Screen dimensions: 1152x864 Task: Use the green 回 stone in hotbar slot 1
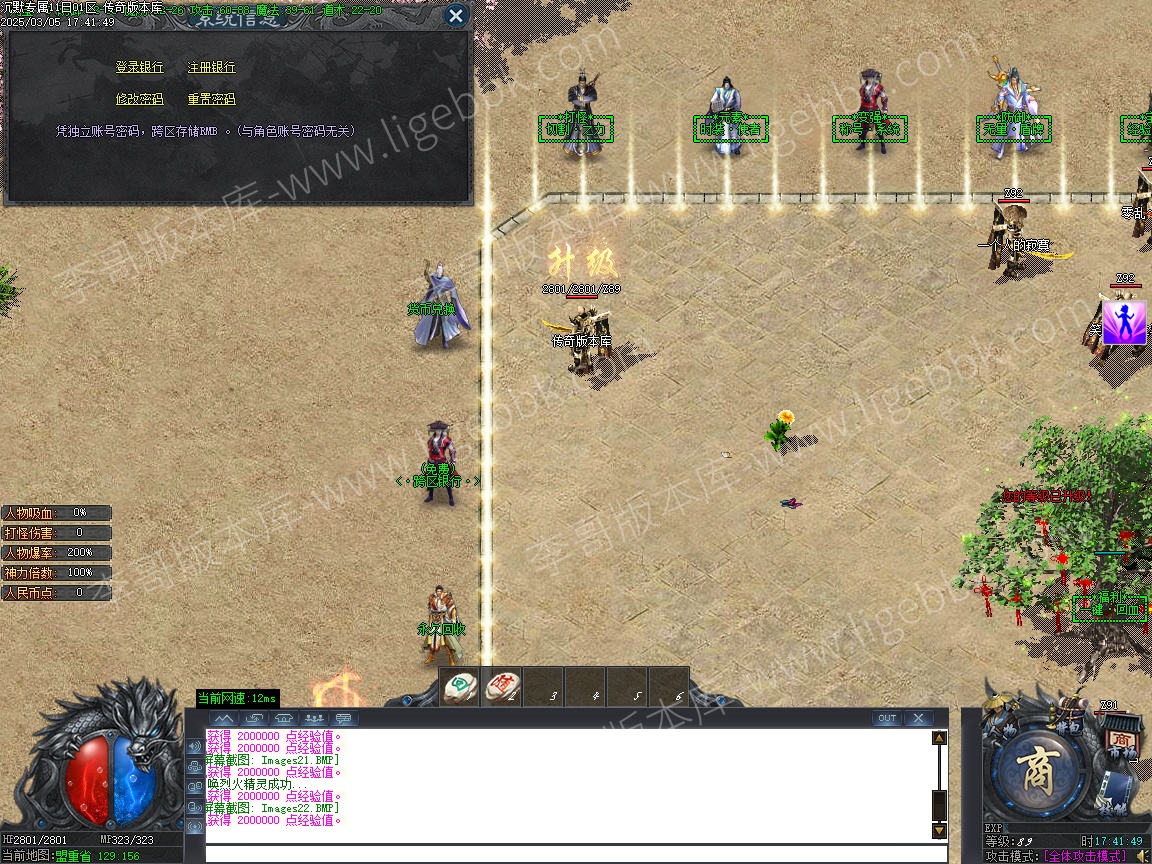pyautogui.click(x=461, y=686)
